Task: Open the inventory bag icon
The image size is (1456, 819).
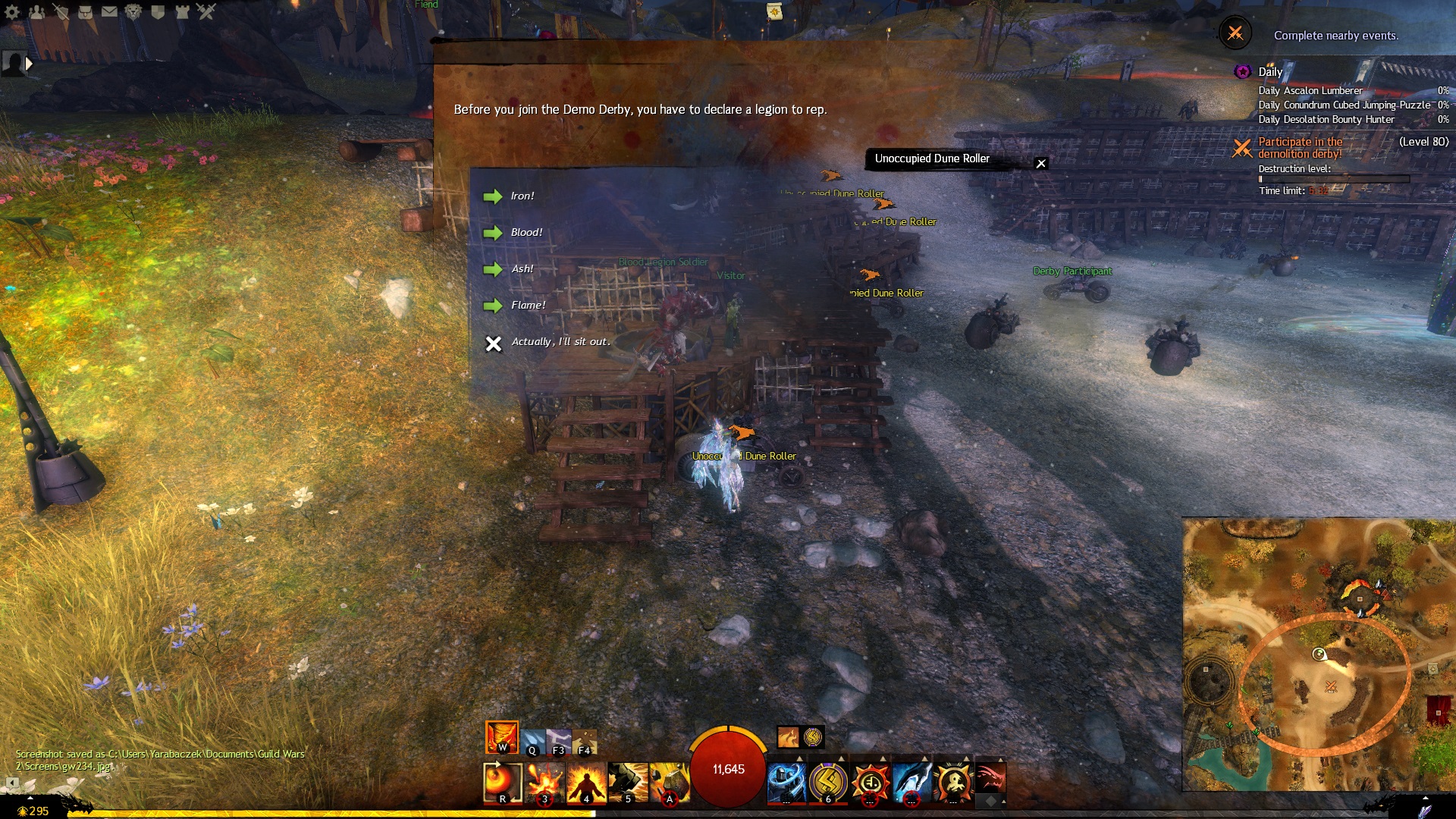Action: tap(85, 11)
